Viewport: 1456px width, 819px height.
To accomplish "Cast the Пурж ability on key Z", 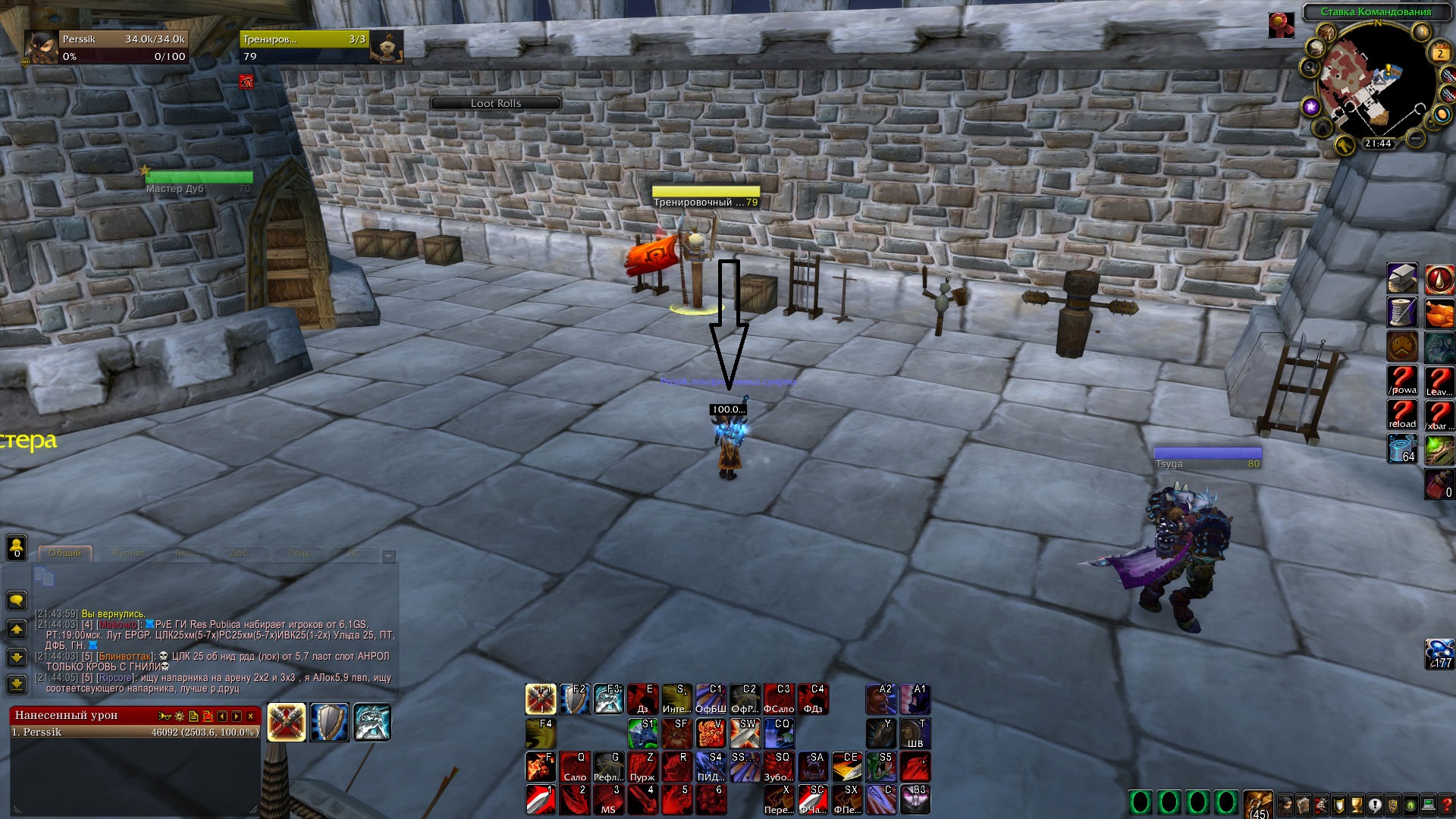I will point(643,767).
